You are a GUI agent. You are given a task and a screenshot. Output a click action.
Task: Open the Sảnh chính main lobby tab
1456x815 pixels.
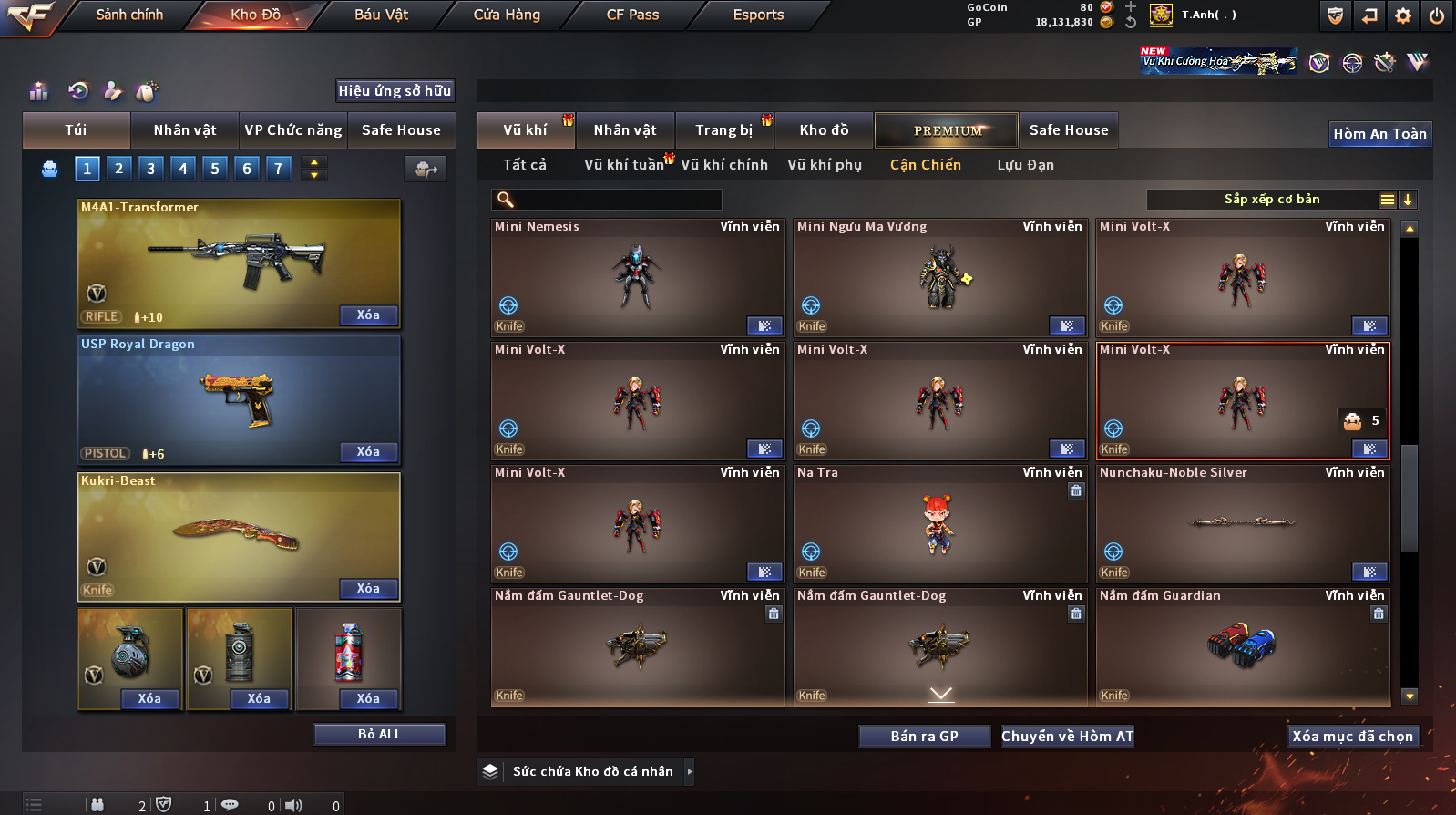click(129, 15)
